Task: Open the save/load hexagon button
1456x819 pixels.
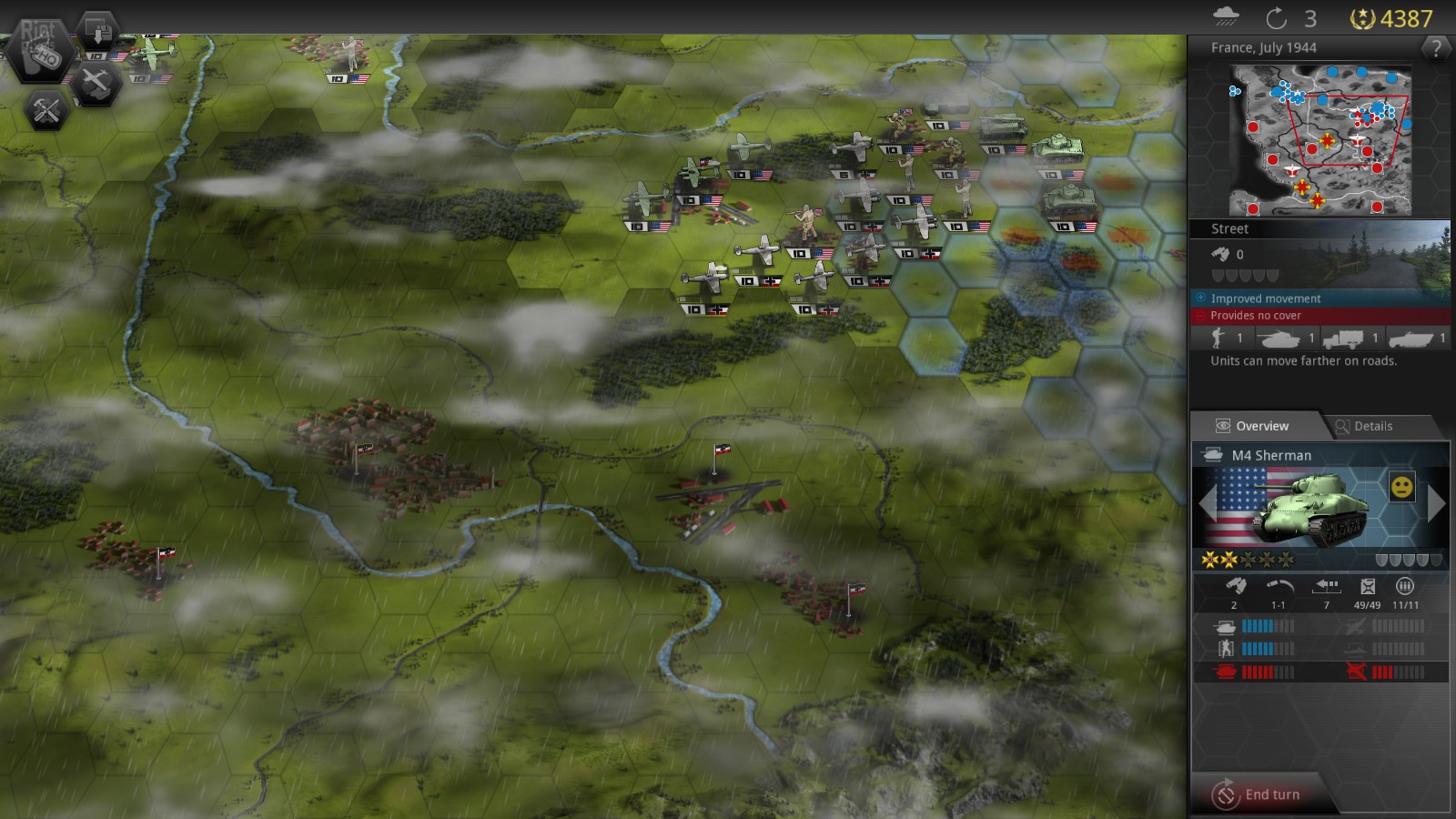Action: [x=97, y=30]
